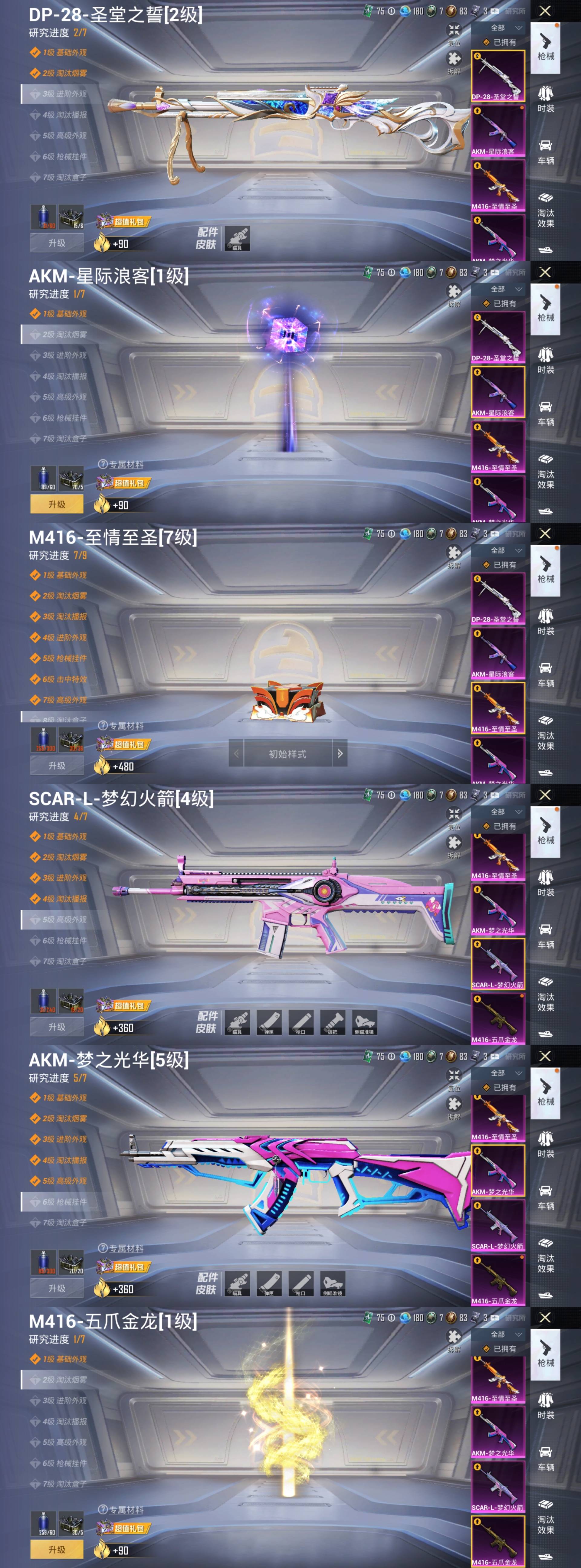Choose the 7级 高级外观 level row
Image resolution: width=581 pixels, height=1568 pixels.
[x=64, y=700]
